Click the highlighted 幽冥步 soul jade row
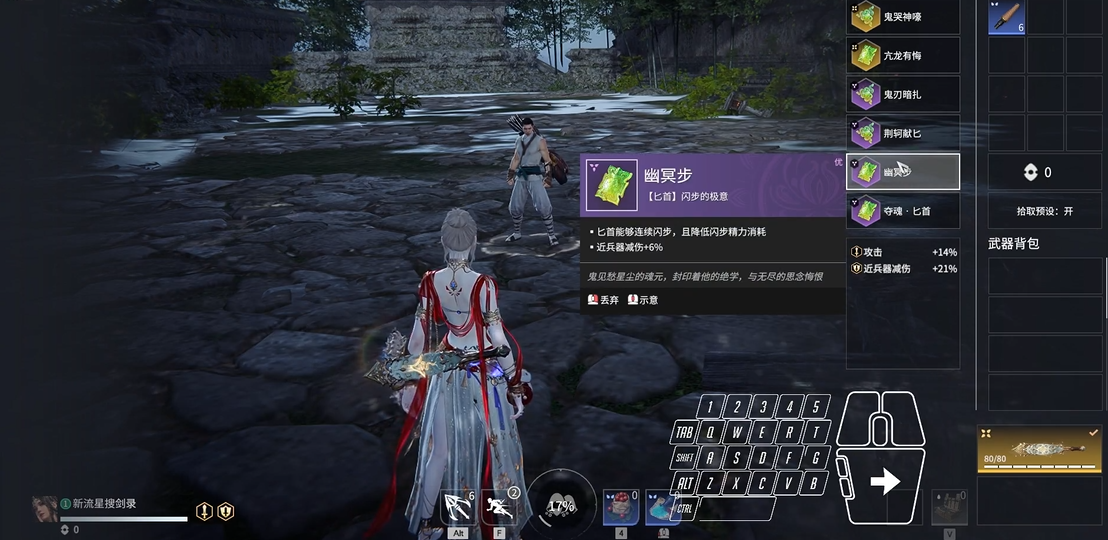This screenshot has width=1108, height=540. (x=903, y=172)
